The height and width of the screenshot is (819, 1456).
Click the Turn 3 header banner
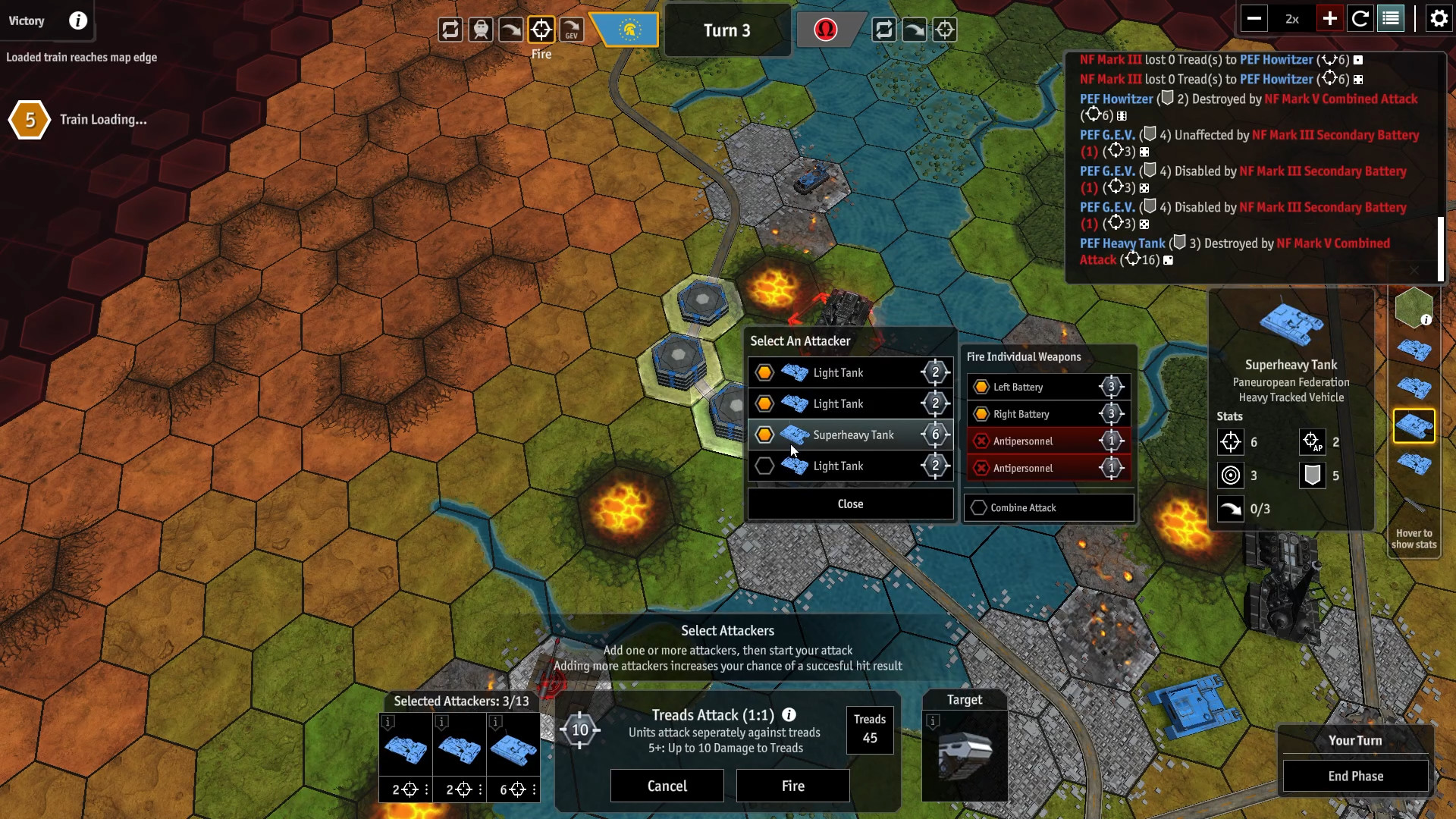pos(728,30)
